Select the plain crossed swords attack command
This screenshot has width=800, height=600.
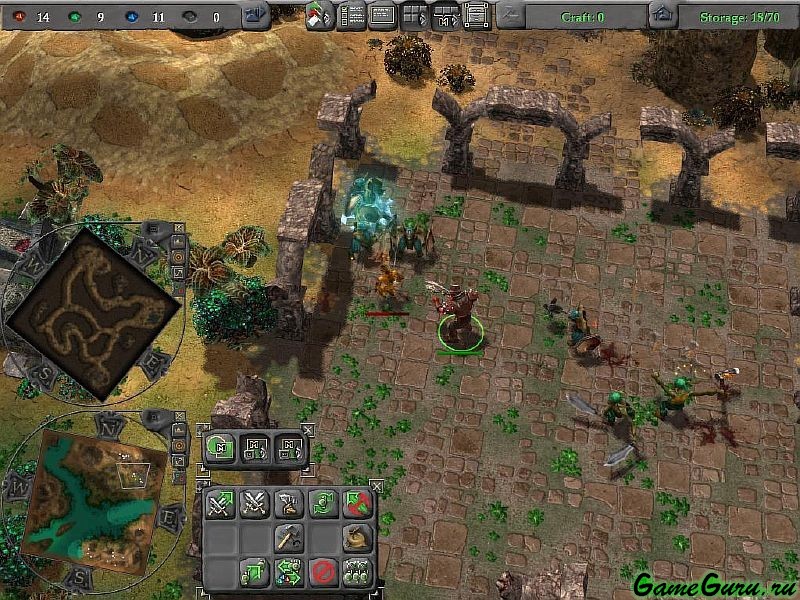point(255,504)
